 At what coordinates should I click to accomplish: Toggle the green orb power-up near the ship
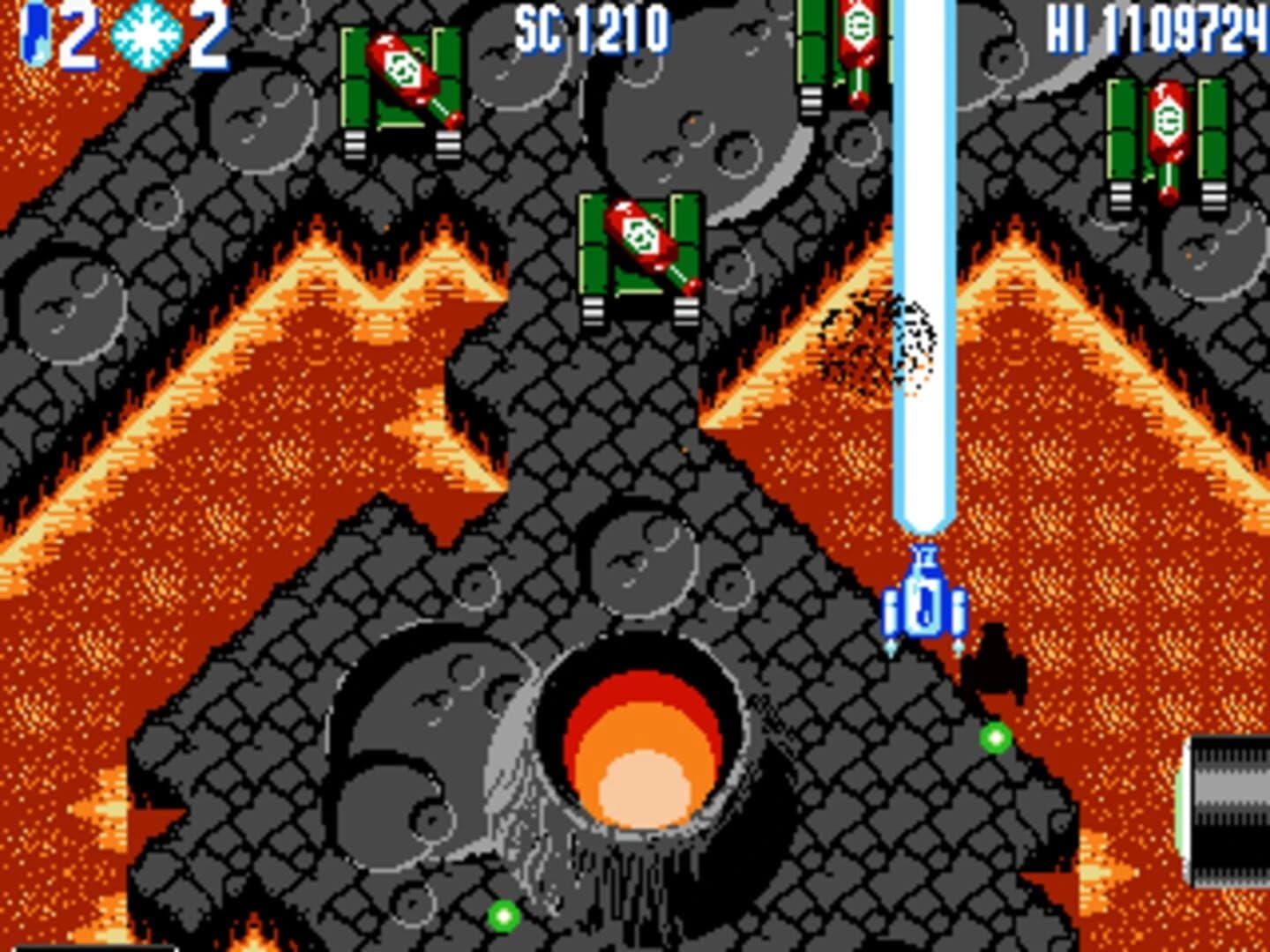point(997,736)
